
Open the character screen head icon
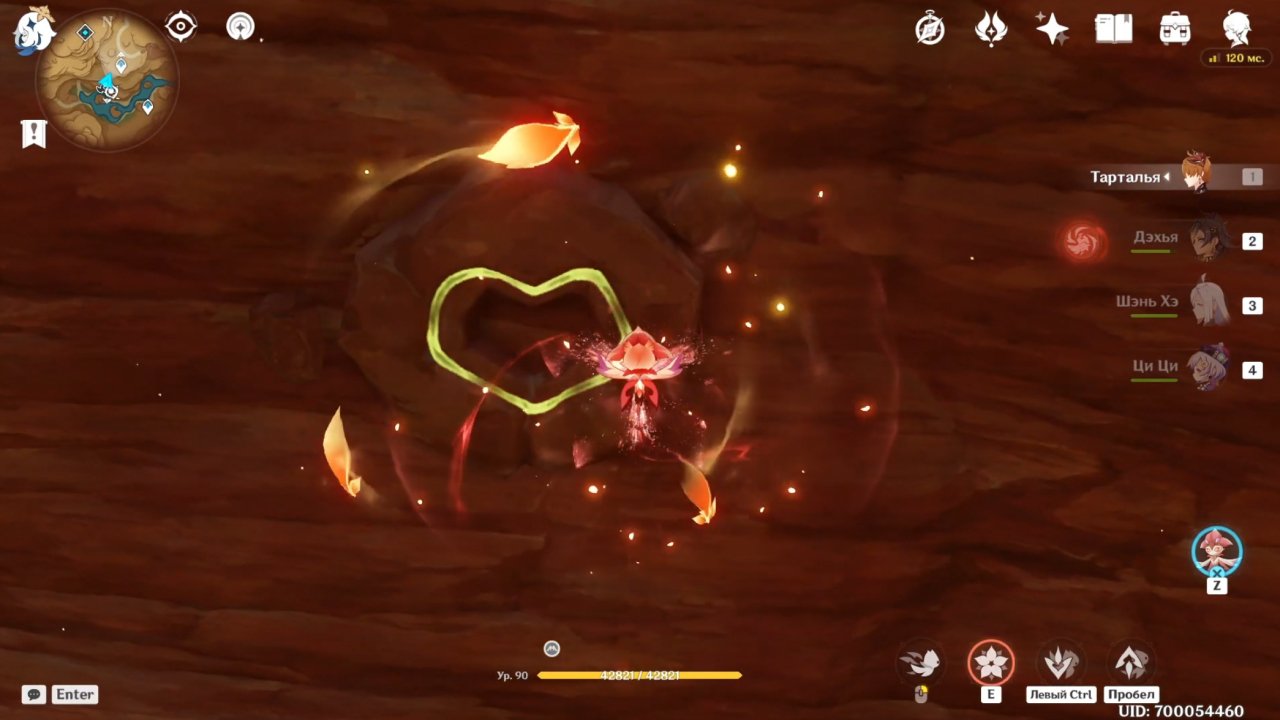click(x=1236, y=29)
